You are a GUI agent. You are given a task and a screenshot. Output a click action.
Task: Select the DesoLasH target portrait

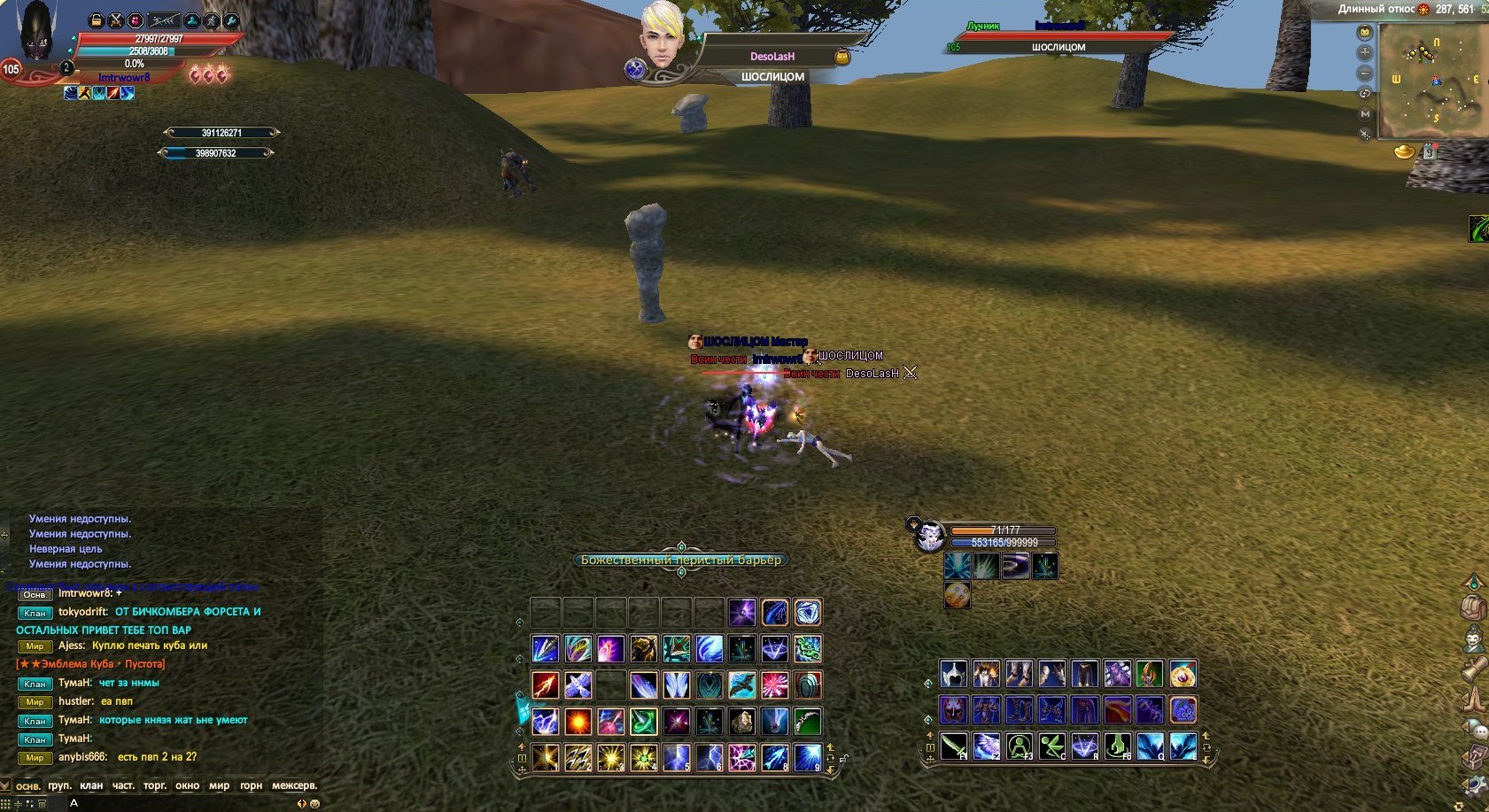[662, 35]
